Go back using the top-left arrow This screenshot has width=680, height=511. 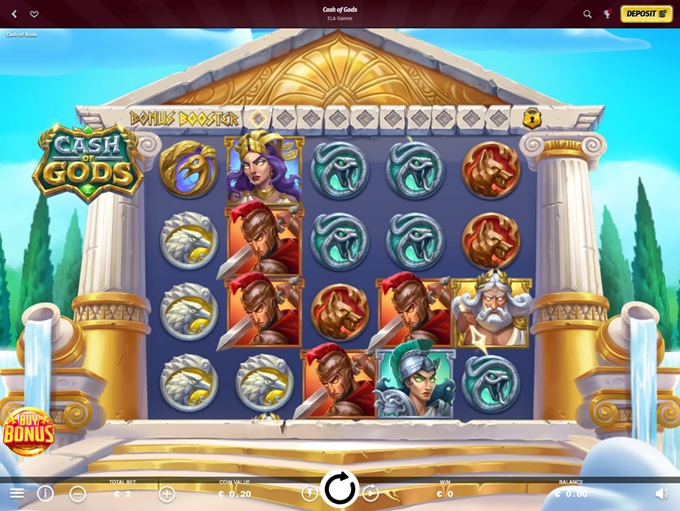(15, 14)
